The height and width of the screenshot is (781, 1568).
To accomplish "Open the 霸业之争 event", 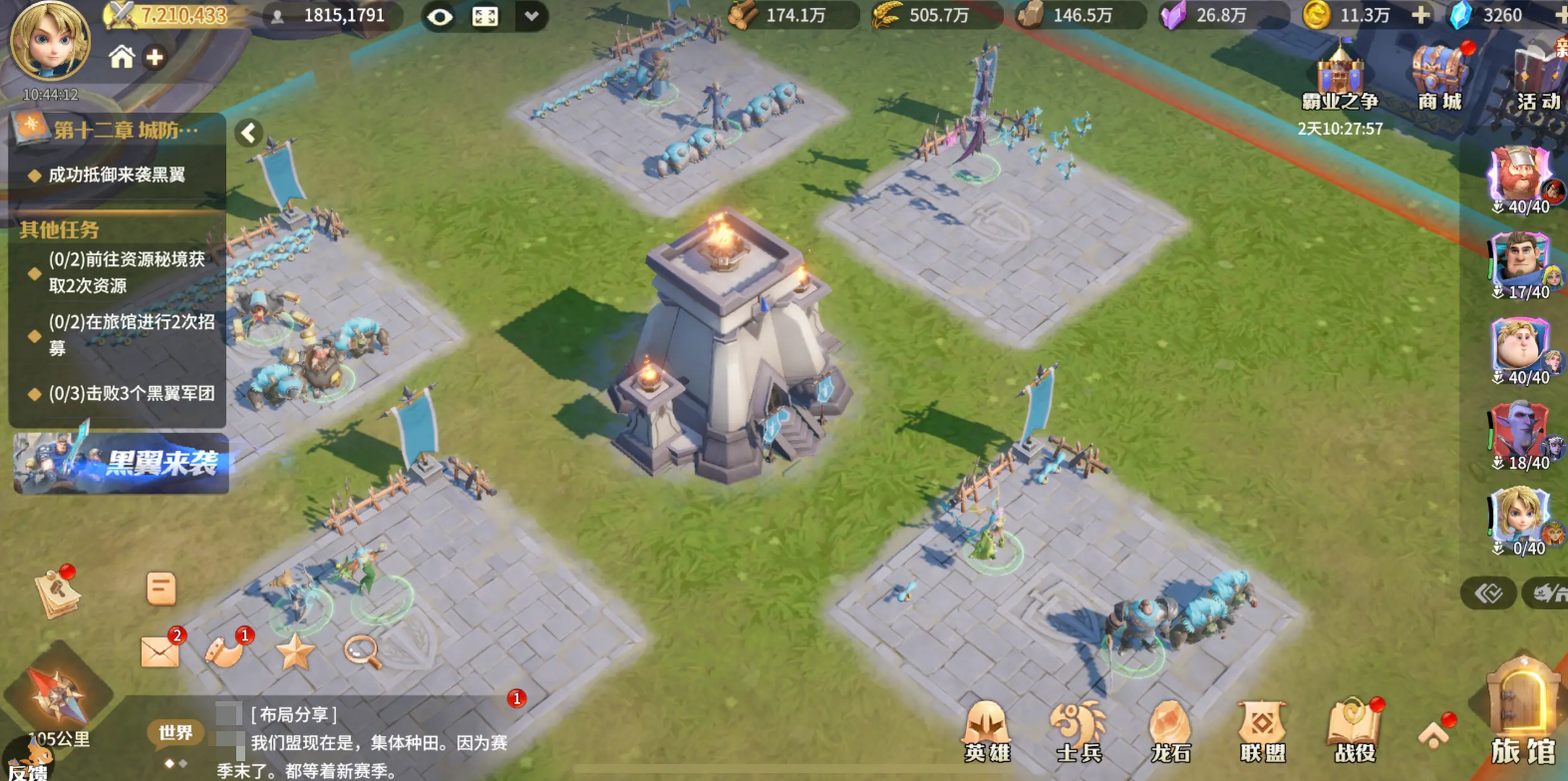I will pos(1340,78).
